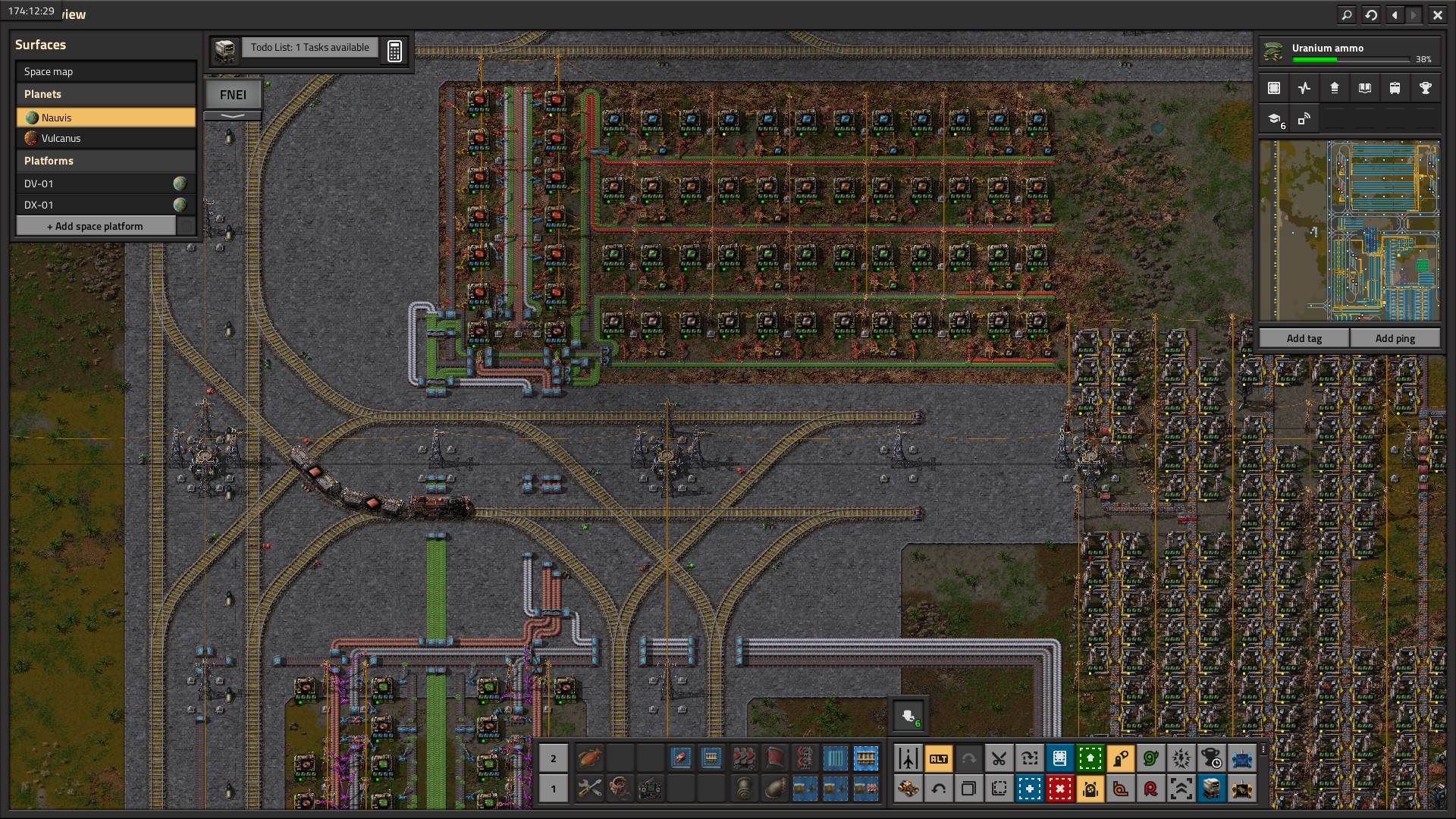Click the Add ping button
Viewport: 1456px width, 819px height.
click(1395, 338)
